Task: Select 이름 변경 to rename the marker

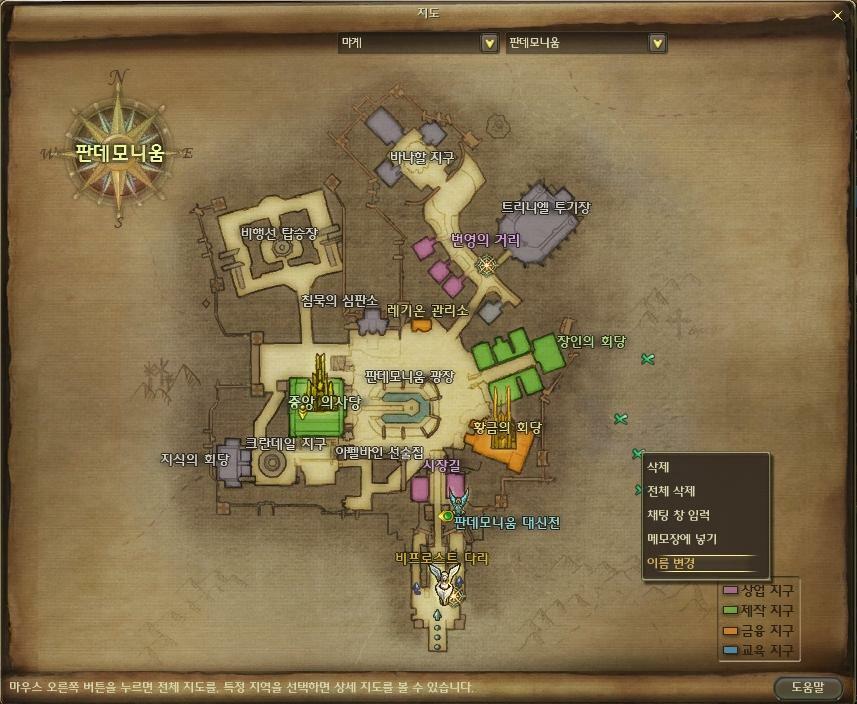Action: 671,563
